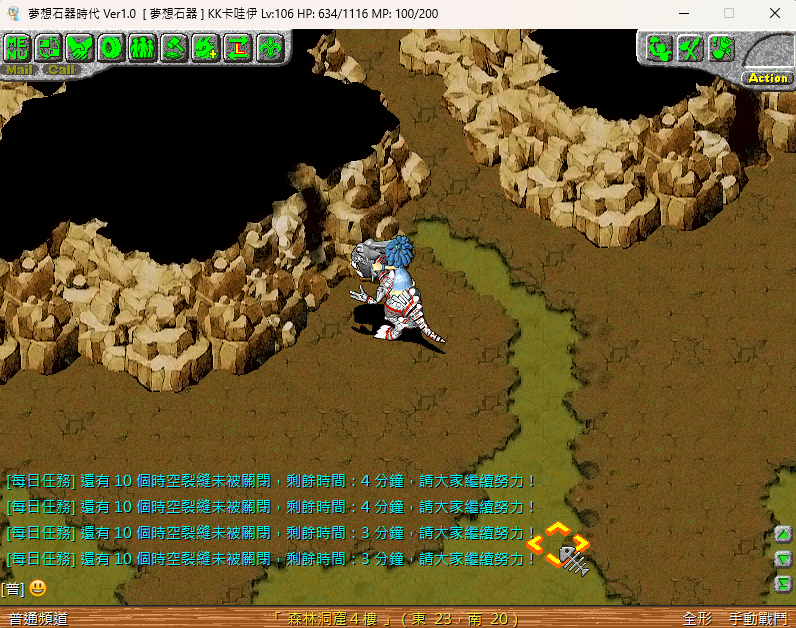Screen dimensions: 796x628
Task: Open the party members icon
Action: [x=143, y=47]
